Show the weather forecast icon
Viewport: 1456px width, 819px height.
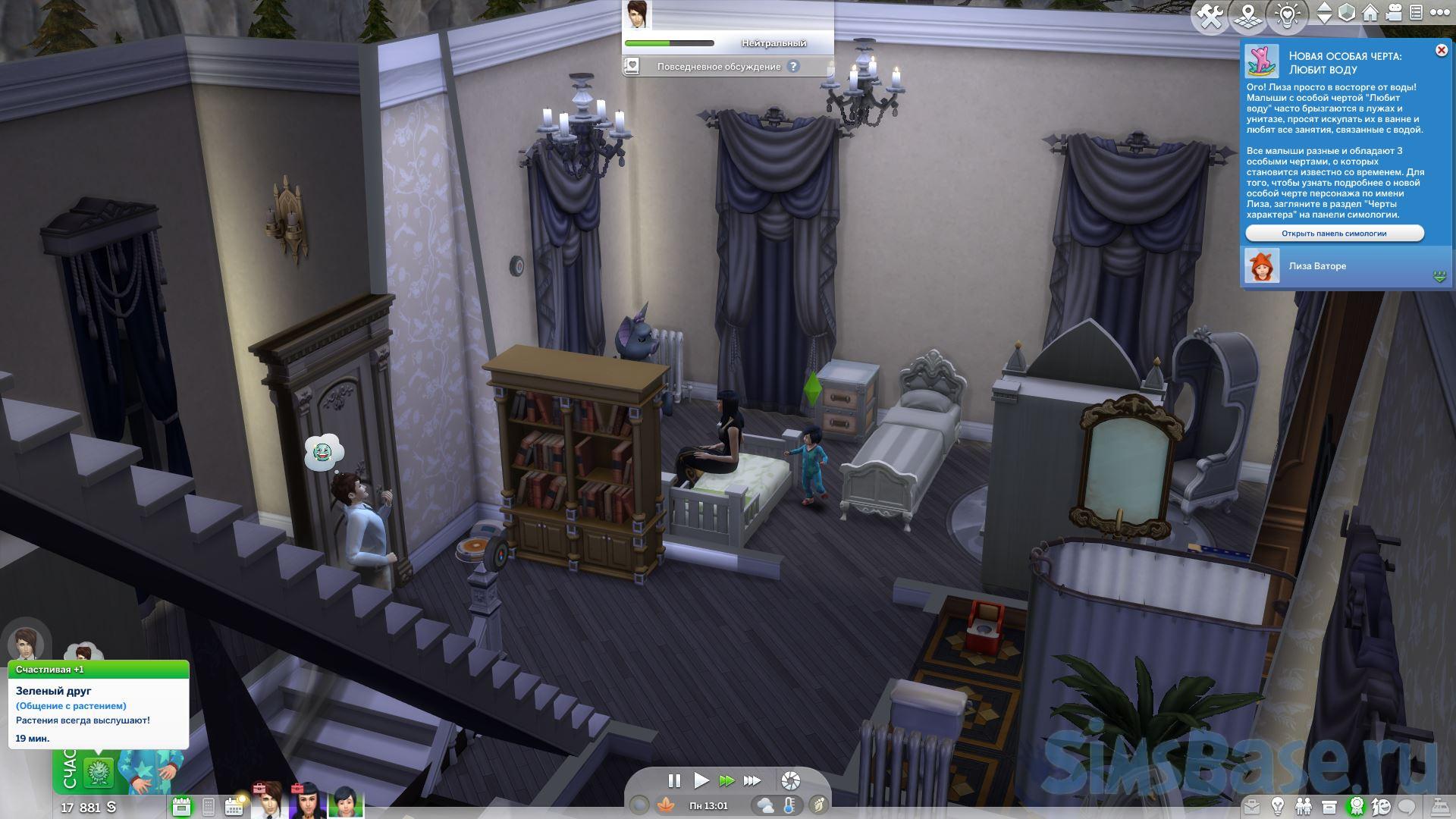pyautogui.click(x=765, y=806)
